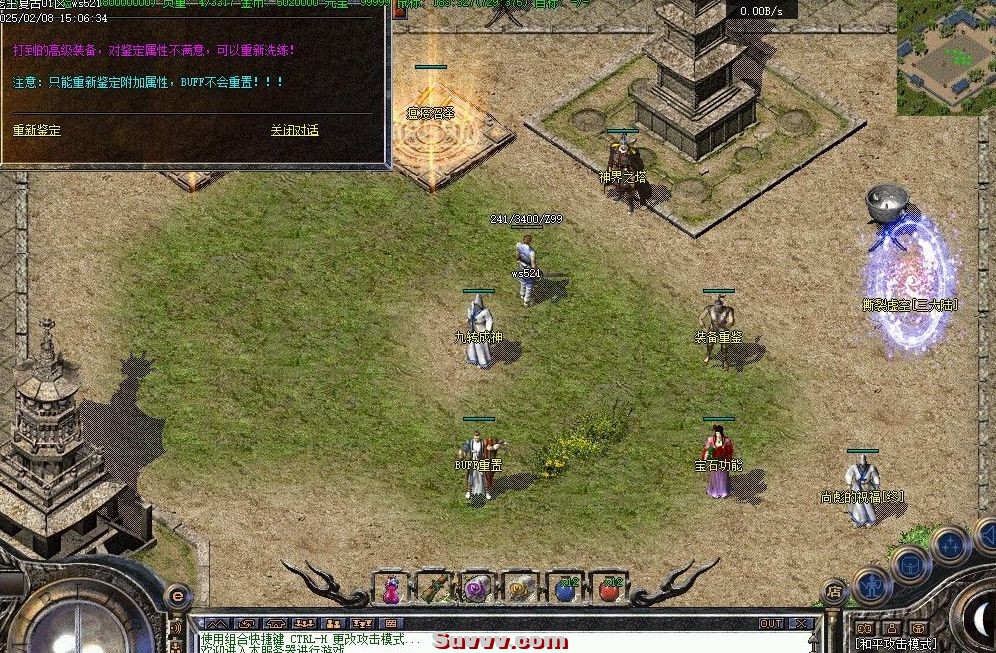
Task: Open the skills button with sparkle stars
Action: 949,544
